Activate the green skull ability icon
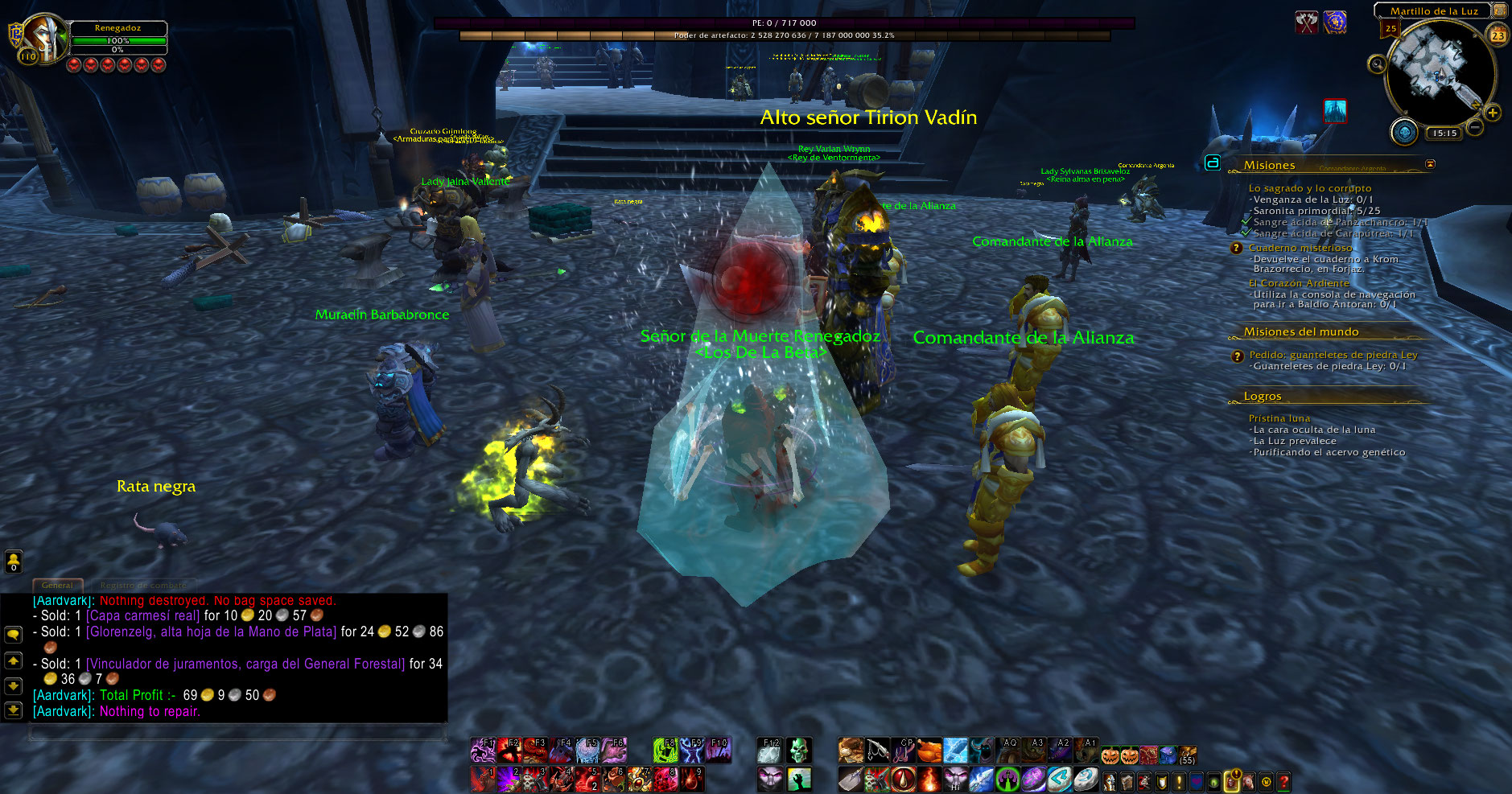1512x794 pixels. pos(797,751)
